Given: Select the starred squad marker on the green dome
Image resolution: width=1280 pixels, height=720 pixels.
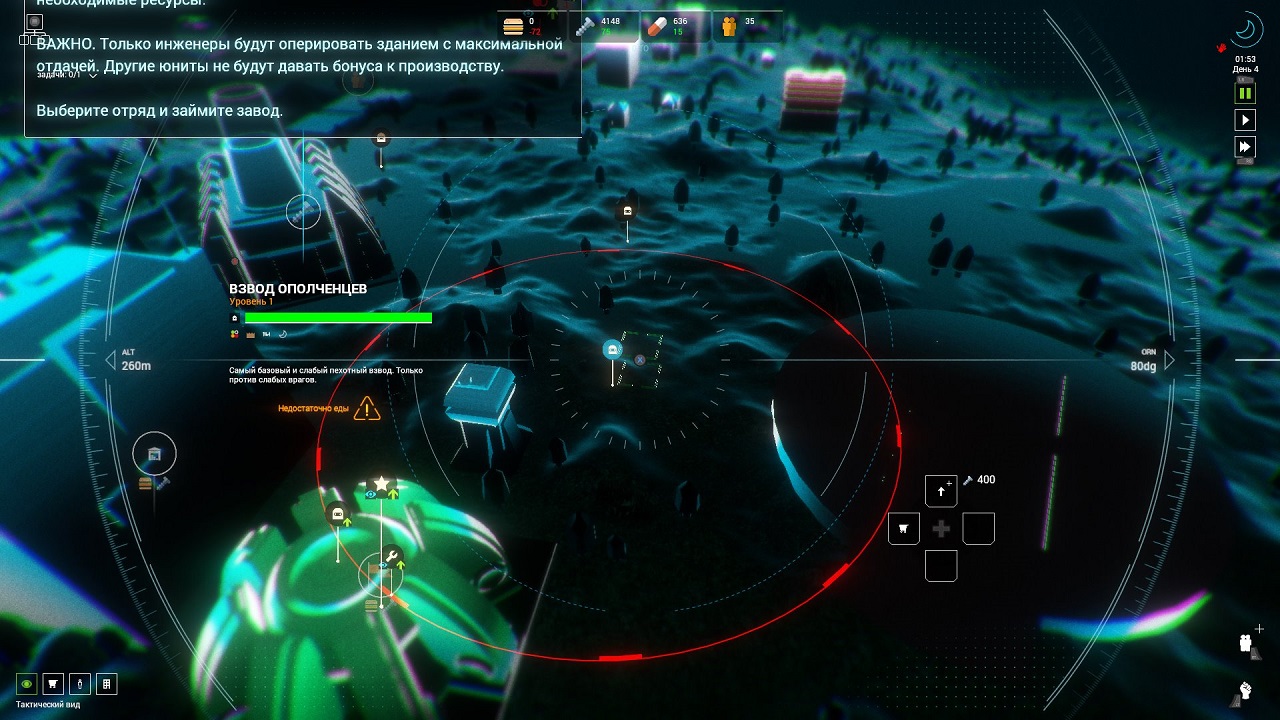Looking at the screenshot, I should tap(380, 484).
